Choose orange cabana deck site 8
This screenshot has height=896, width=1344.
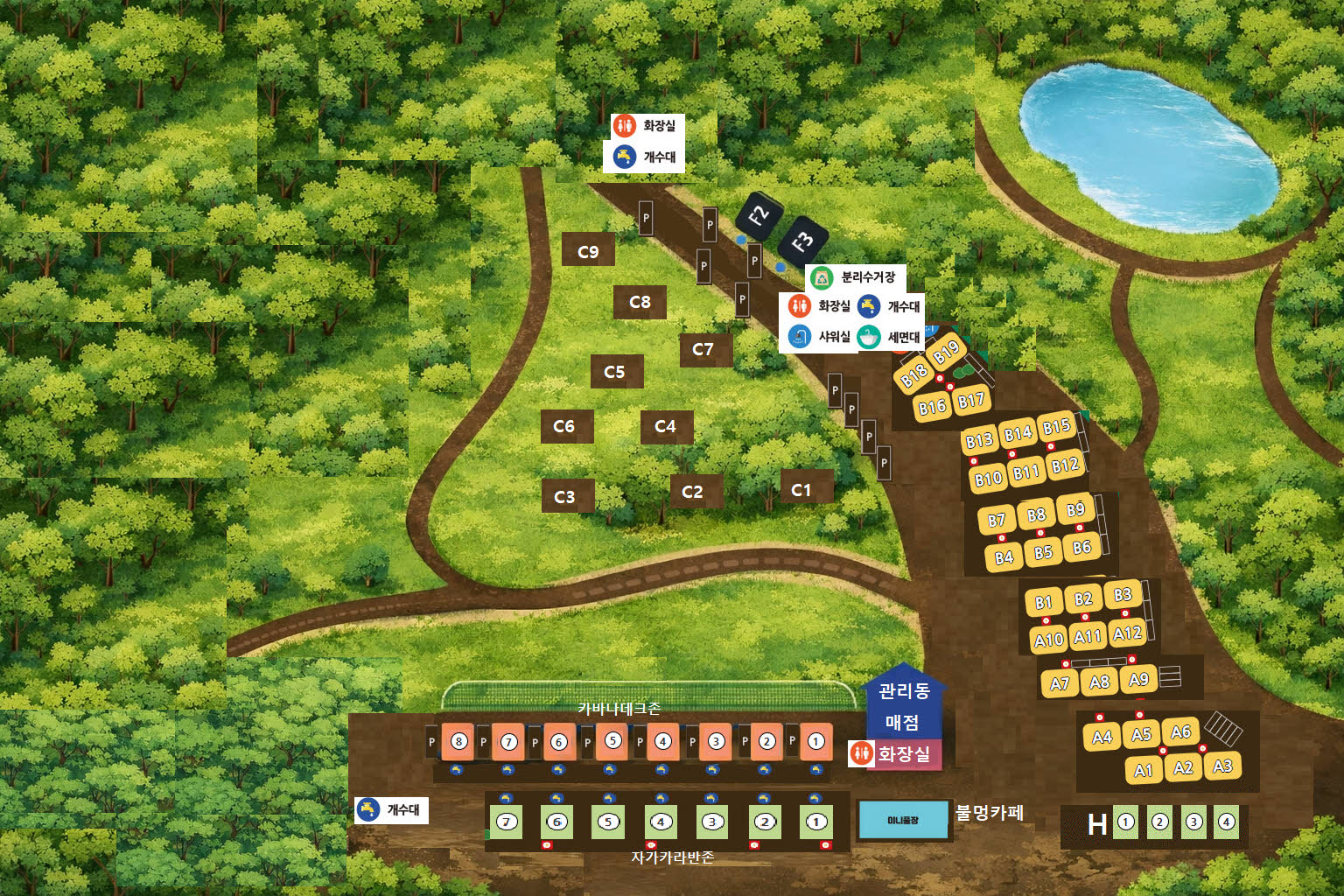tap(458, 742)
